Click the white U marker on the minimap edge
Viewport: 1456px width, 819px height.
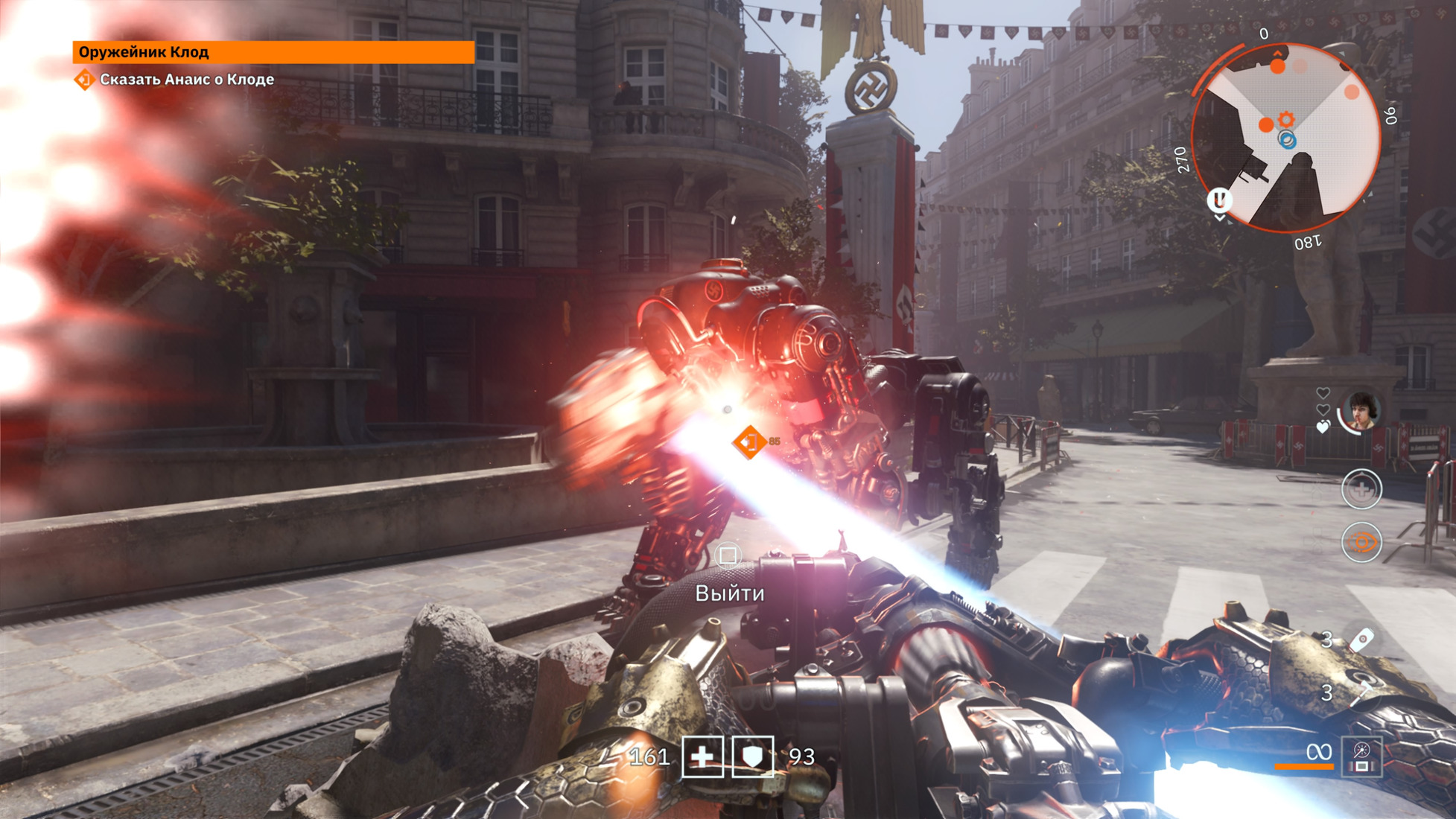1219,200
